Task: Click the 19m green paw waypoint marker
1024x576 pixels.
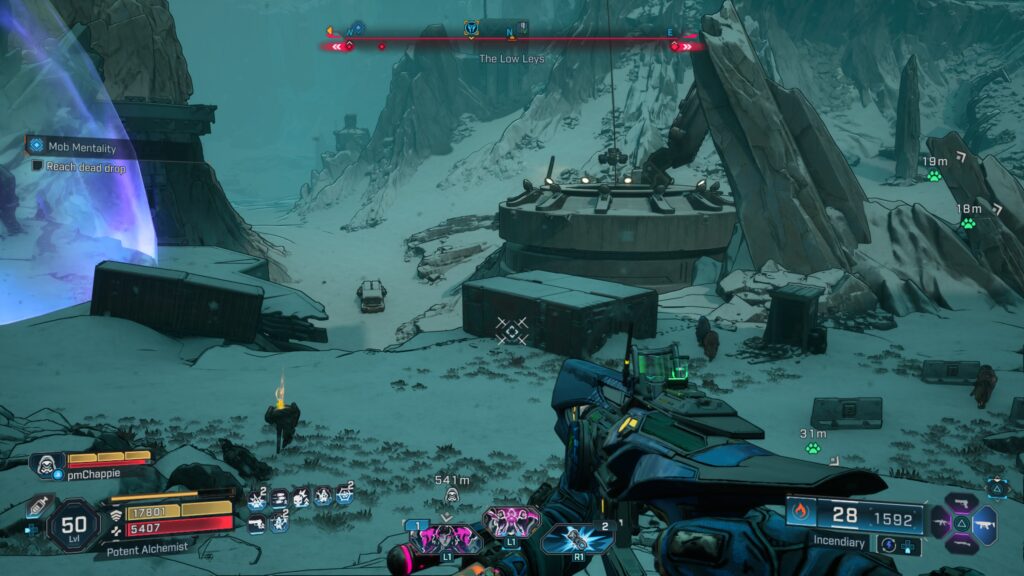Action: coord(934,176)
